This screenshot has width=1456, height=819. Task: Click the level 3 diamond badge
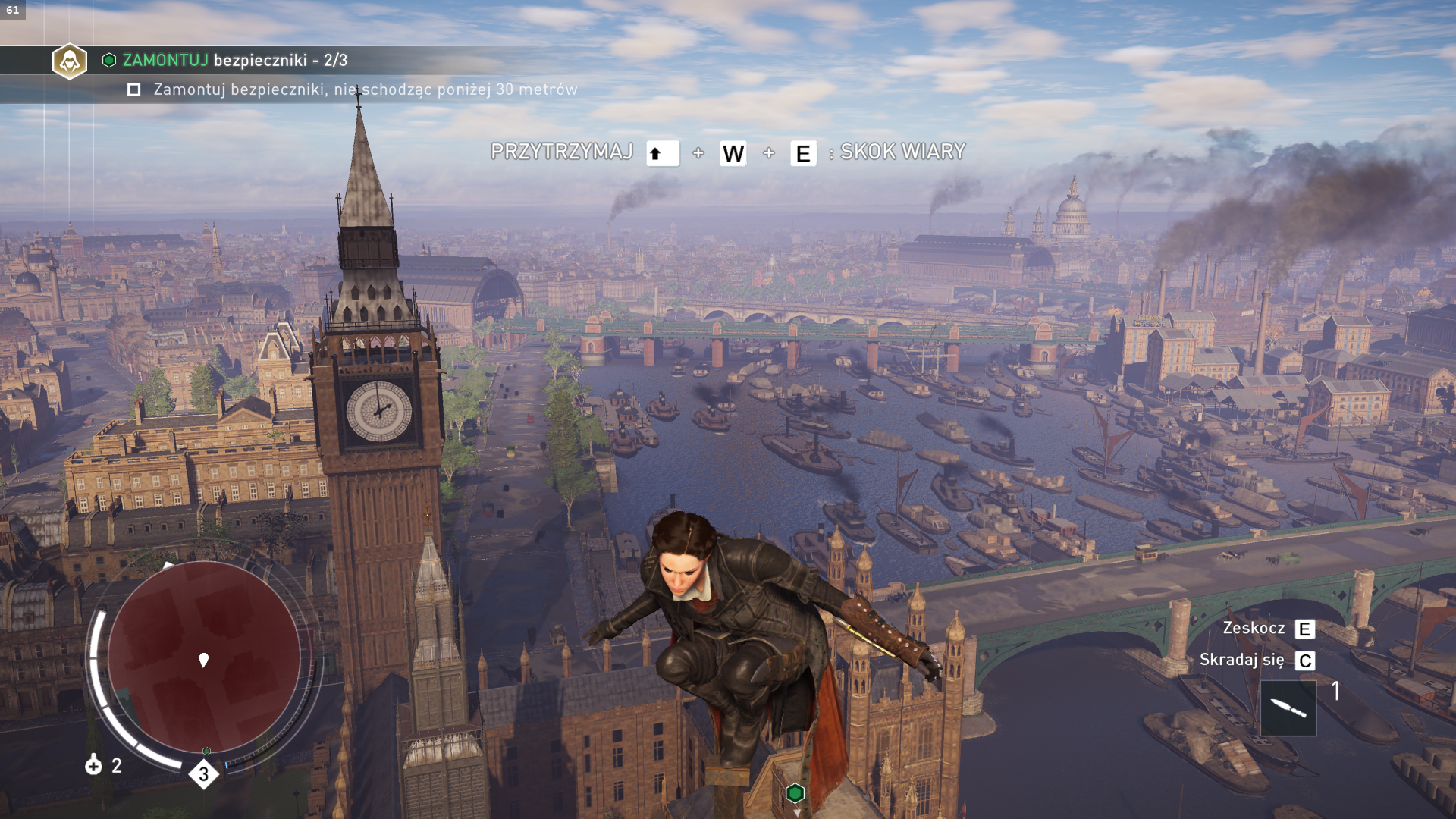click(203, 774)
